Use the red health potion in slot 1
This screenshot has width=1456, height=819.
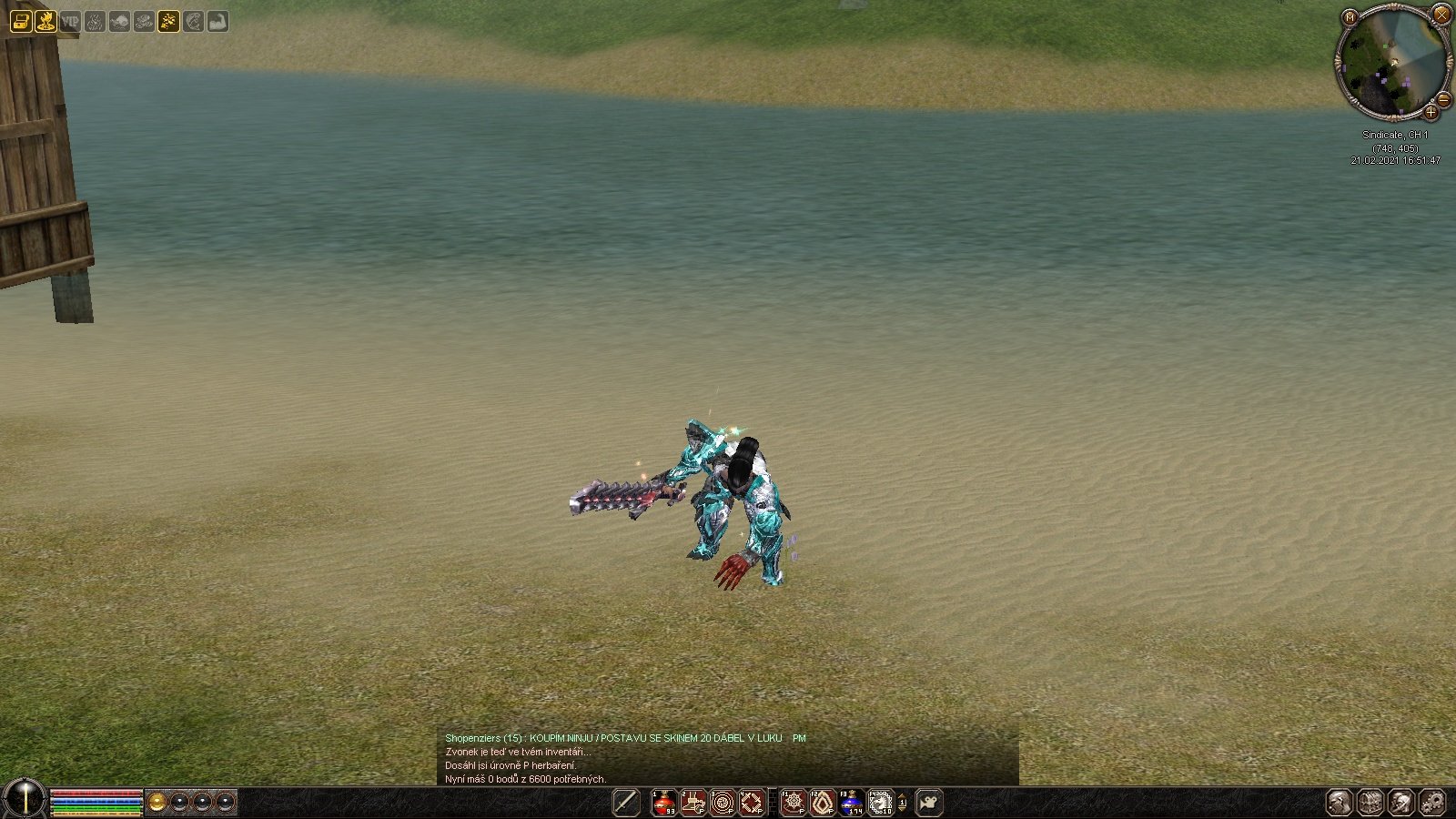(x=664, y=803)
